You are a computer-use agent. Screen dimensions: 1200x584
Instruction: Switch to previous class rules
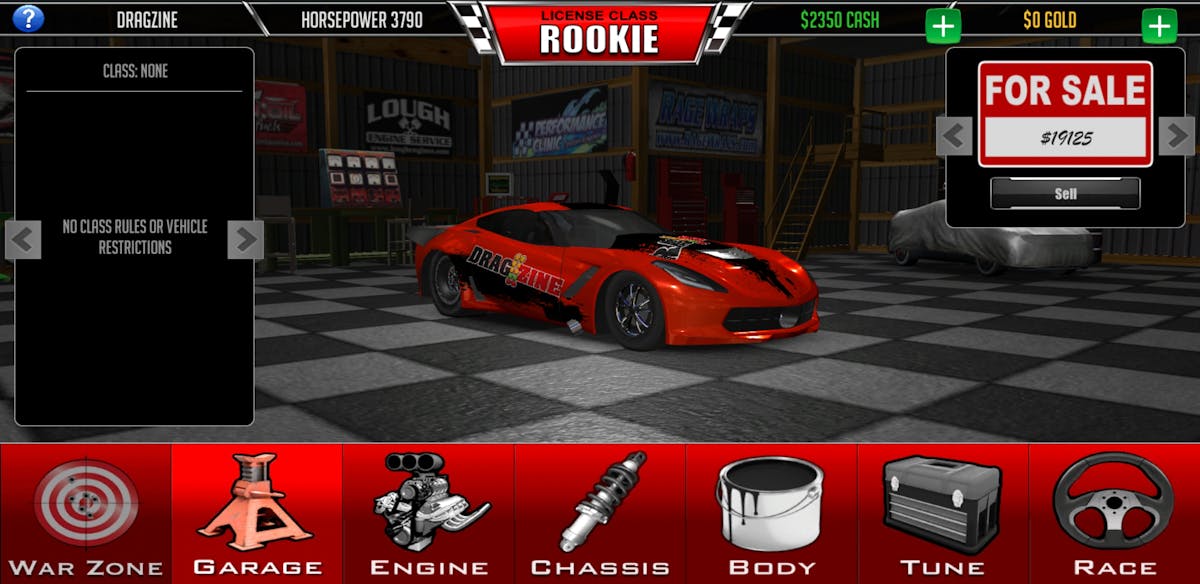24,240
